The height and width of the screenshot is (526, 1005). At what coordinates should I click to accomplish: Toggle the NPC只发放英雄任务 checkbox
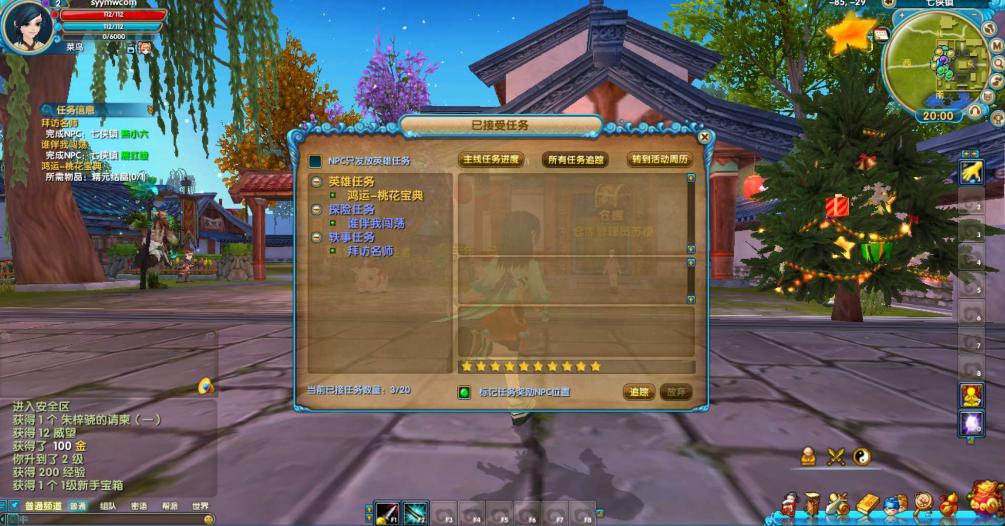[x=315, y=161]
